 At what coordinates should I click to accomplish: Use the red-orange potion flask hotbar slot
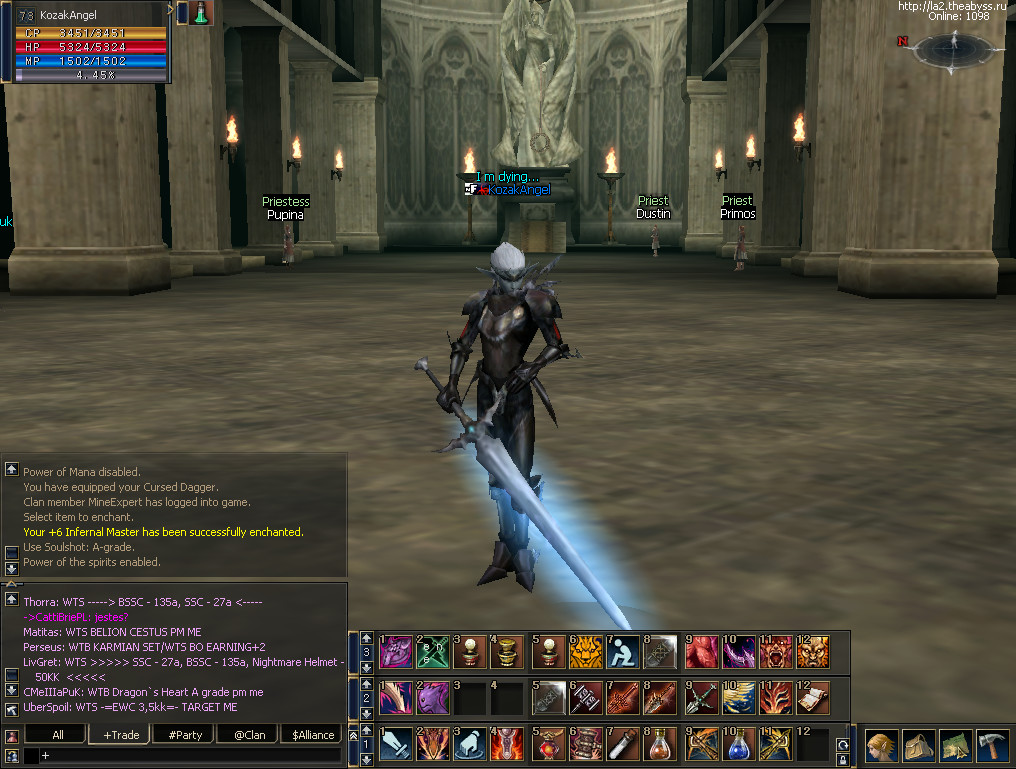point(661,744)
